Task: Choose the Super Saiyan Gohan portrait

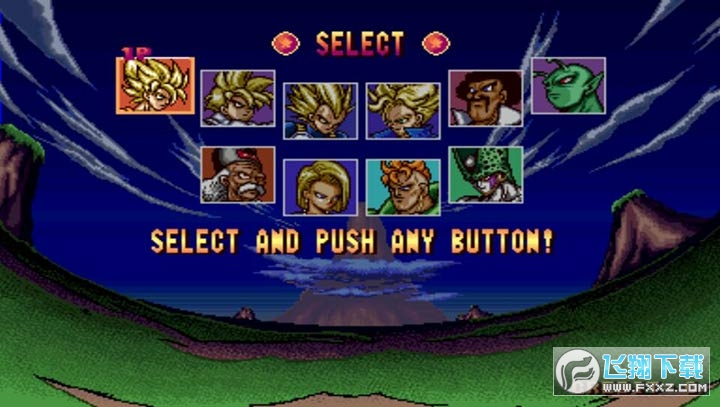Action: click(238, 97)
